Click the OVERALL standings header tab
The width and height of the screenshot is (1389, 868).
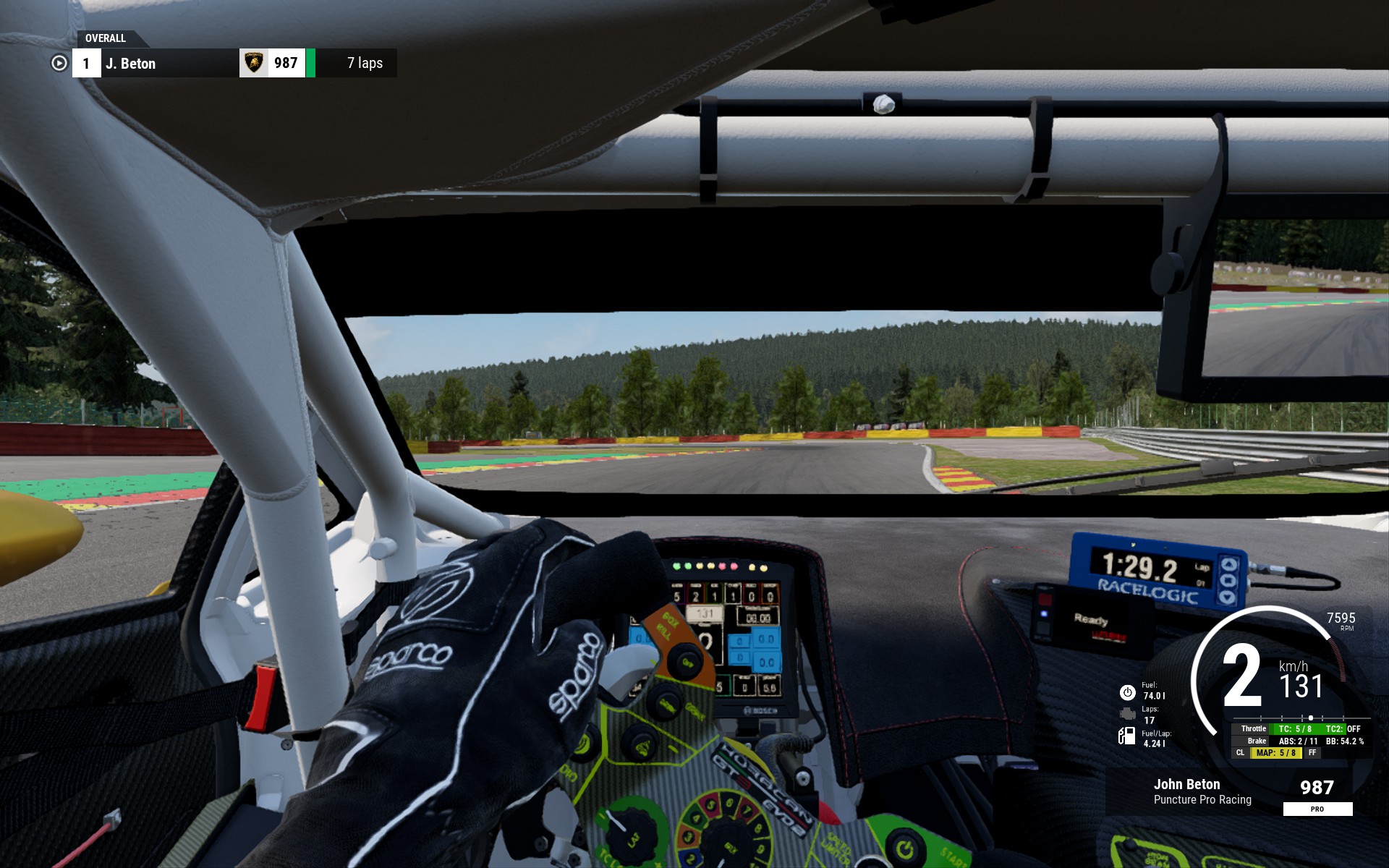[x=106, y=38]
